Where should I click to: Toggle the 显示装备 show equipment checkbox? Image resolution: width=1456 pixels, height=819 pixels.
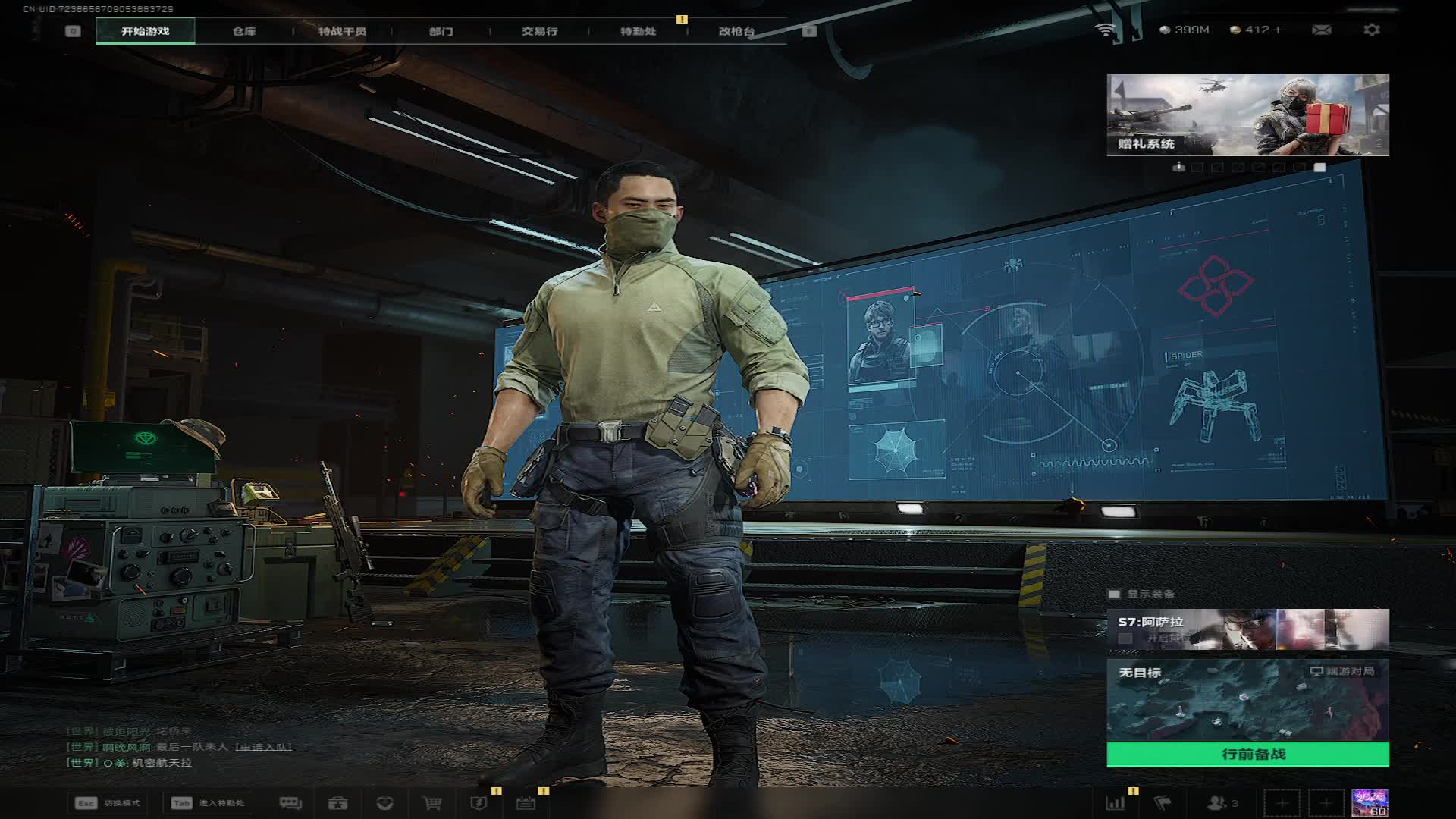1114,594
